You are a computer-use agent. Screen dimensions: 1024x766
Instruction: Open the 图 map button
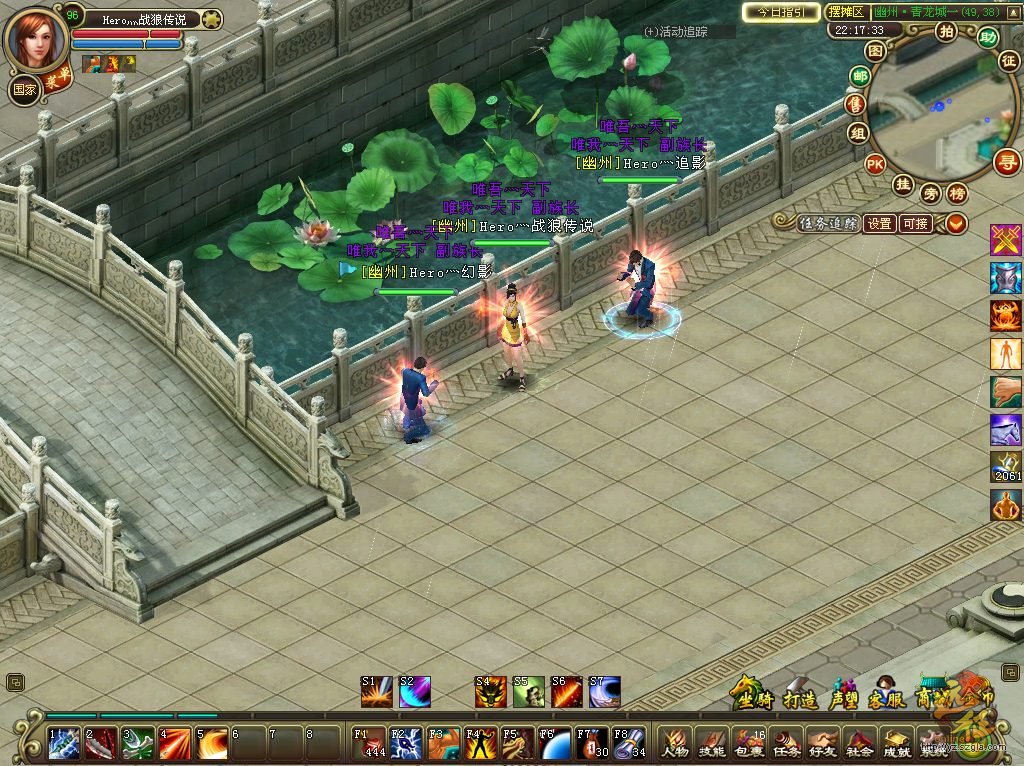(875, 51)
